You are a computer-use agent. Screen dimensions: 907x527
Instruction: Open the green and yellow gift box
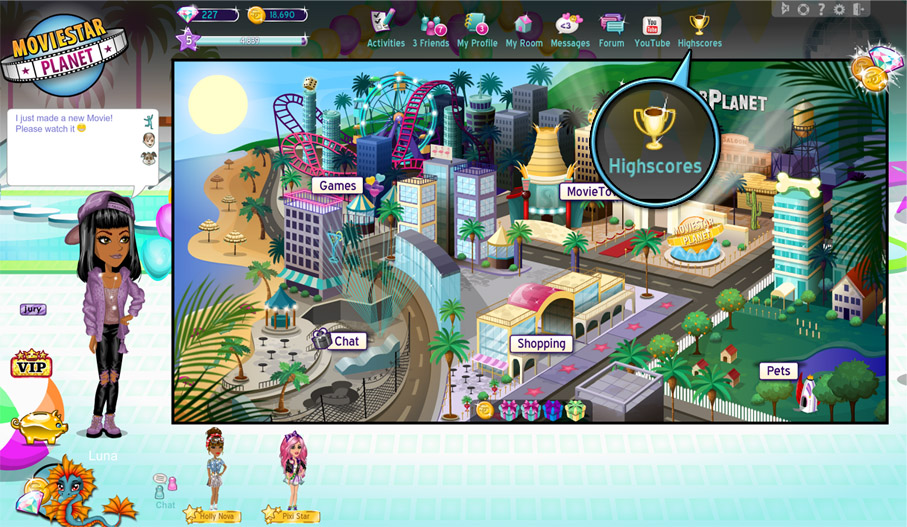click(575, 410)
